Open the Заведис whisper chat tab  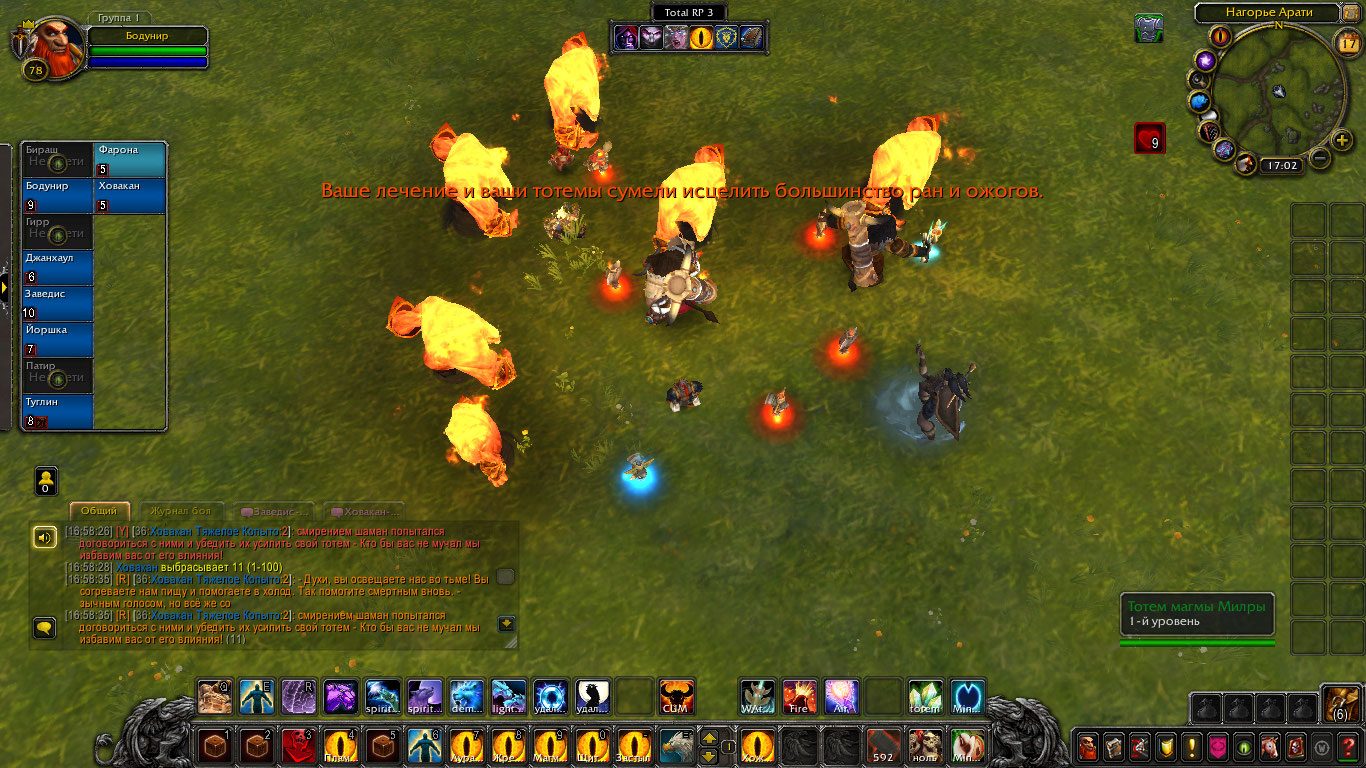(x=273, y=511)
